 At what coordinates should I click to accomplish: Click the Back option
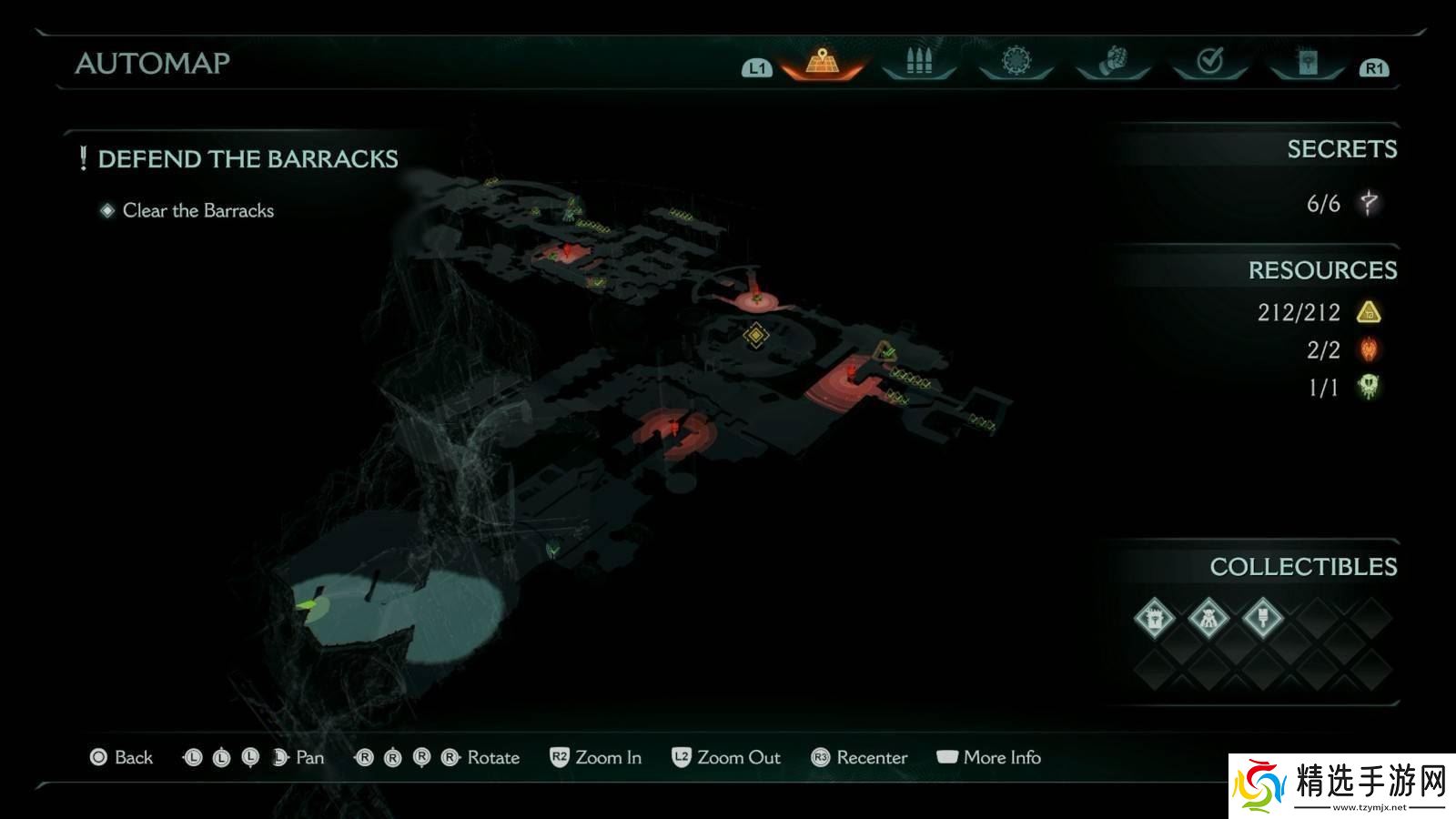tap(122, 757)
